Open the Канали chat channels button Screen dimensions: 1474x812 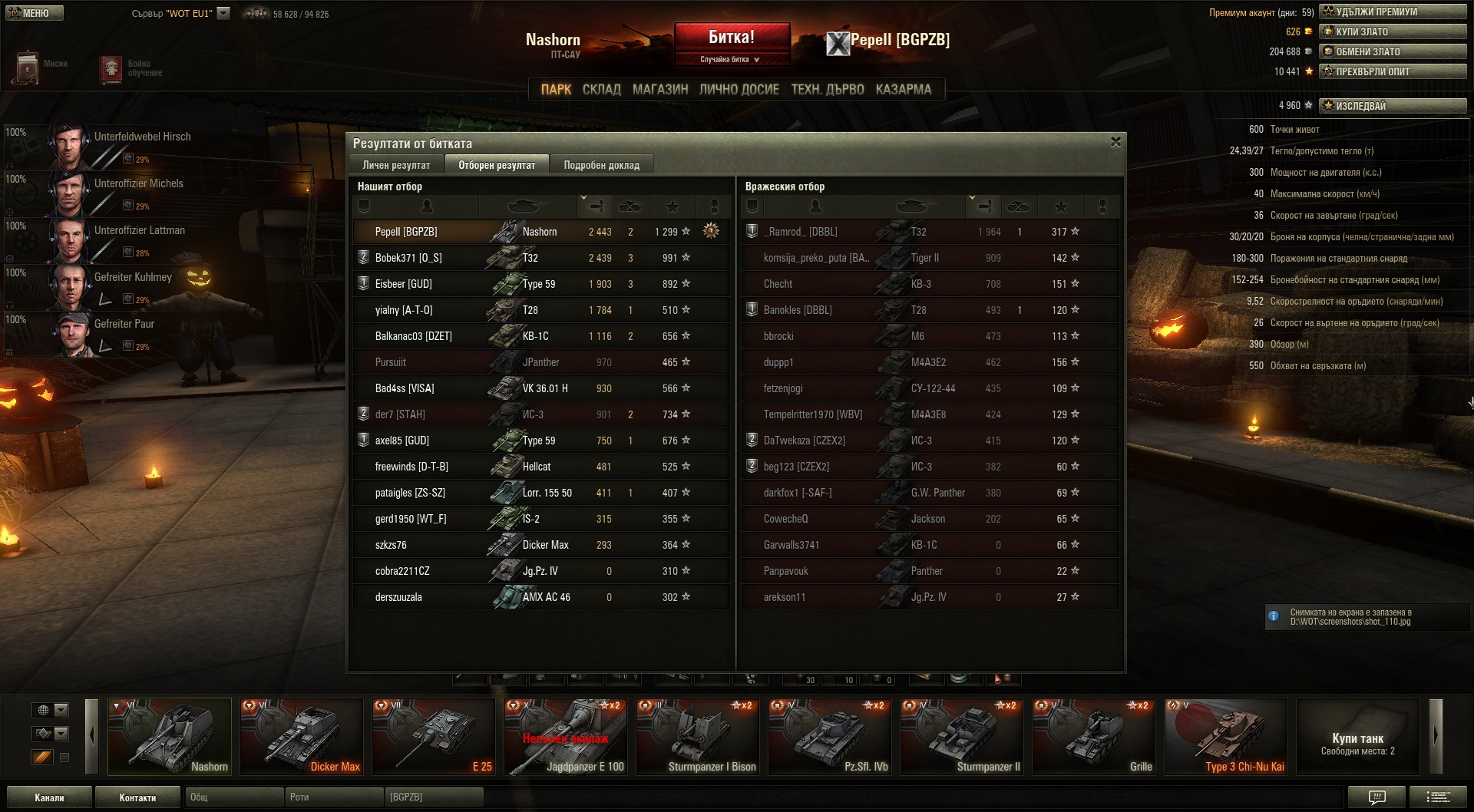coord(49,797)
